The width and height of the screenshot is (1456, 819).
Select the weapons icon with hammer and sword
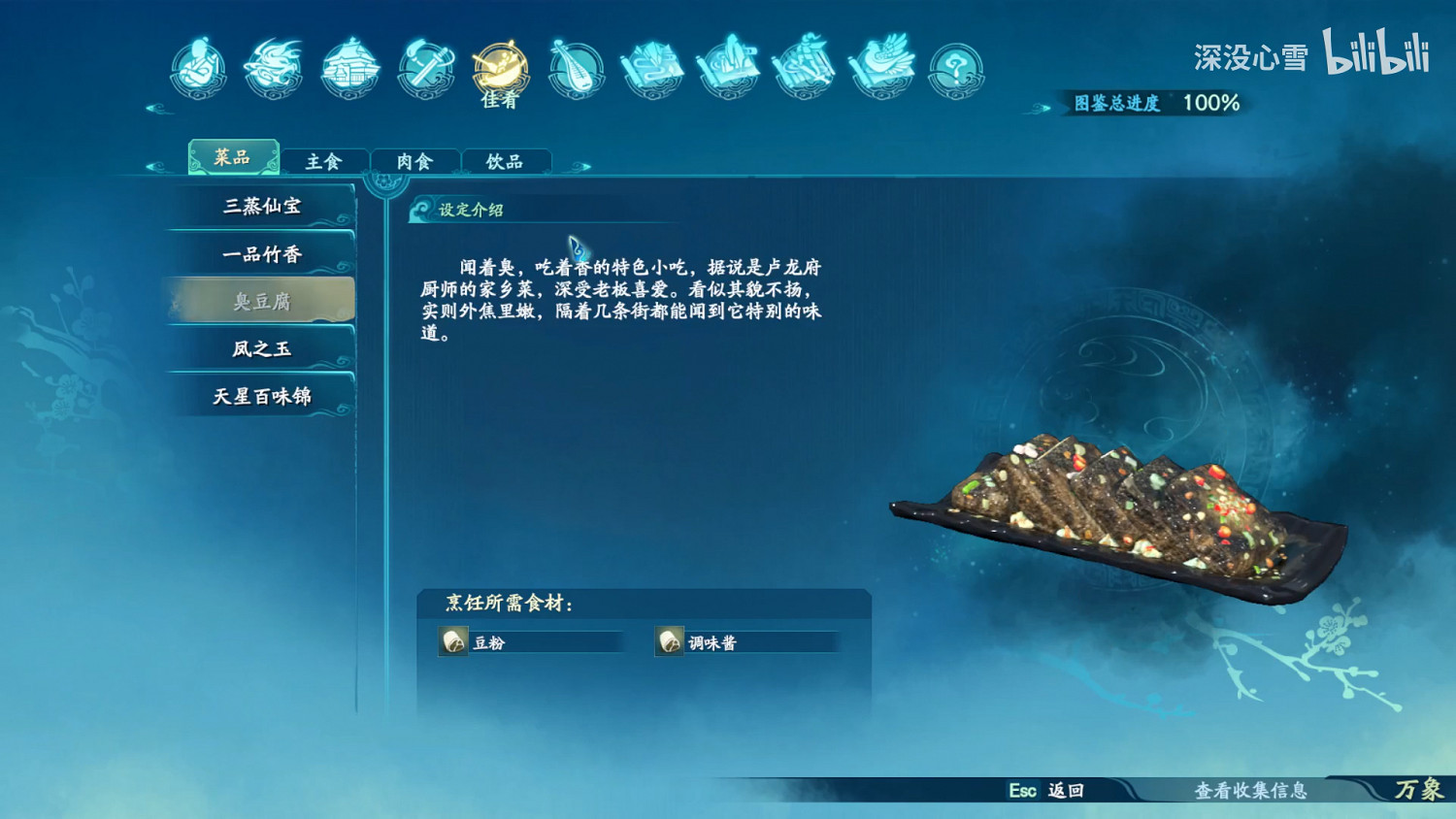pos(423,68)
